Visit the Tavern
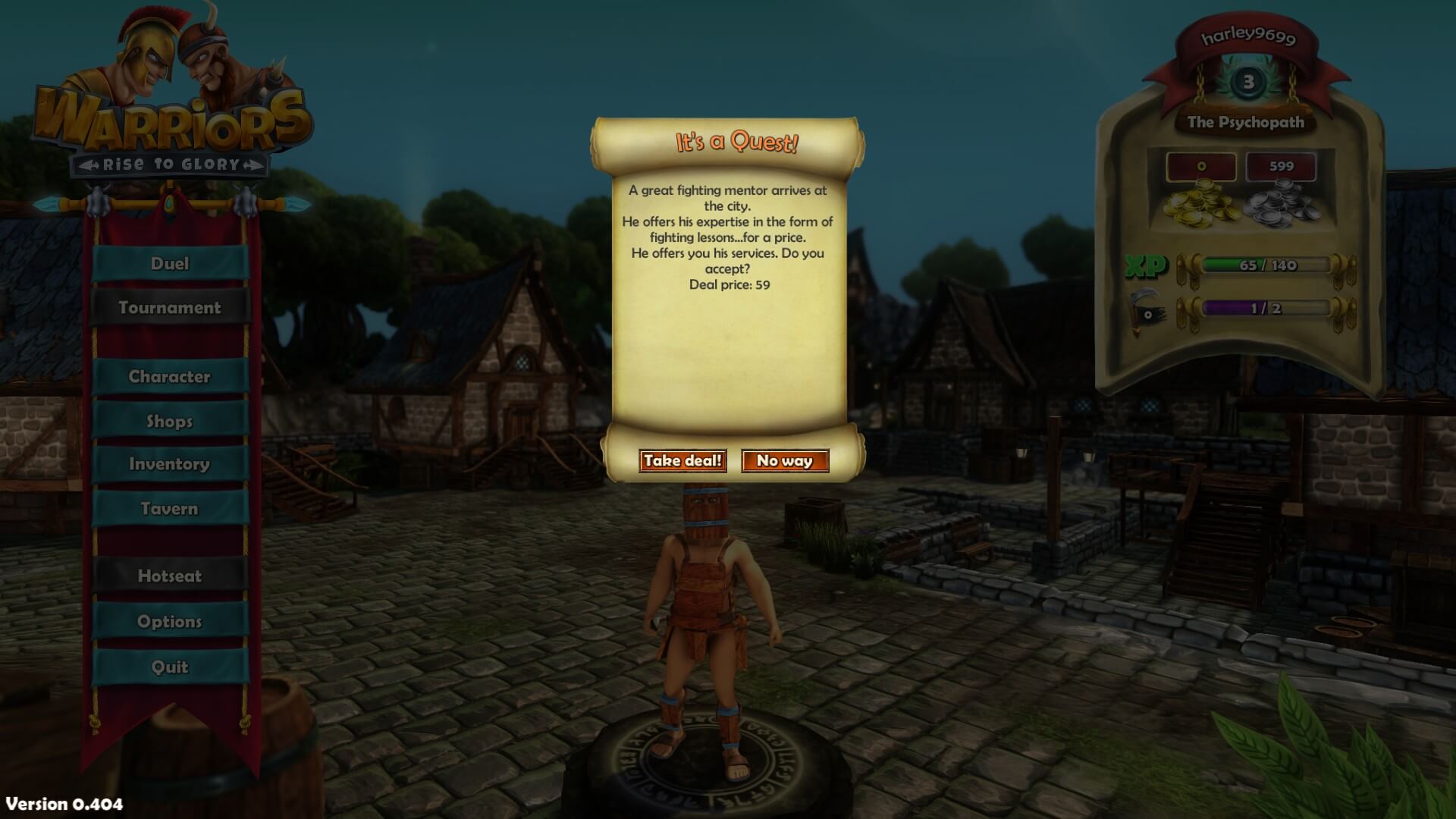The height and width of the screenshot is (819, 1456). [x=170, y=509]
